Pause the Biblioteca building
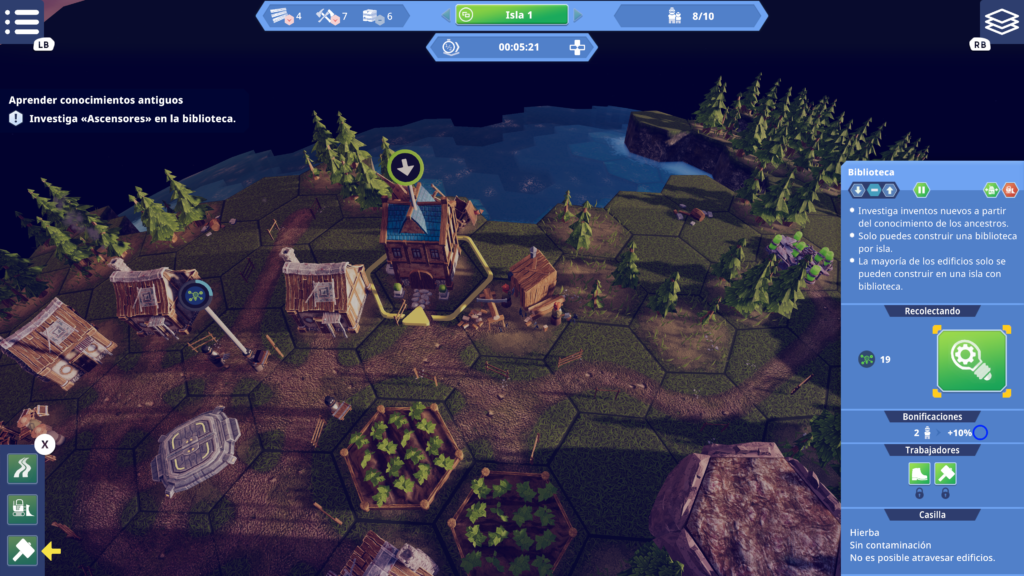Screen dimensions: 1024x576 [x=921, y=190]
